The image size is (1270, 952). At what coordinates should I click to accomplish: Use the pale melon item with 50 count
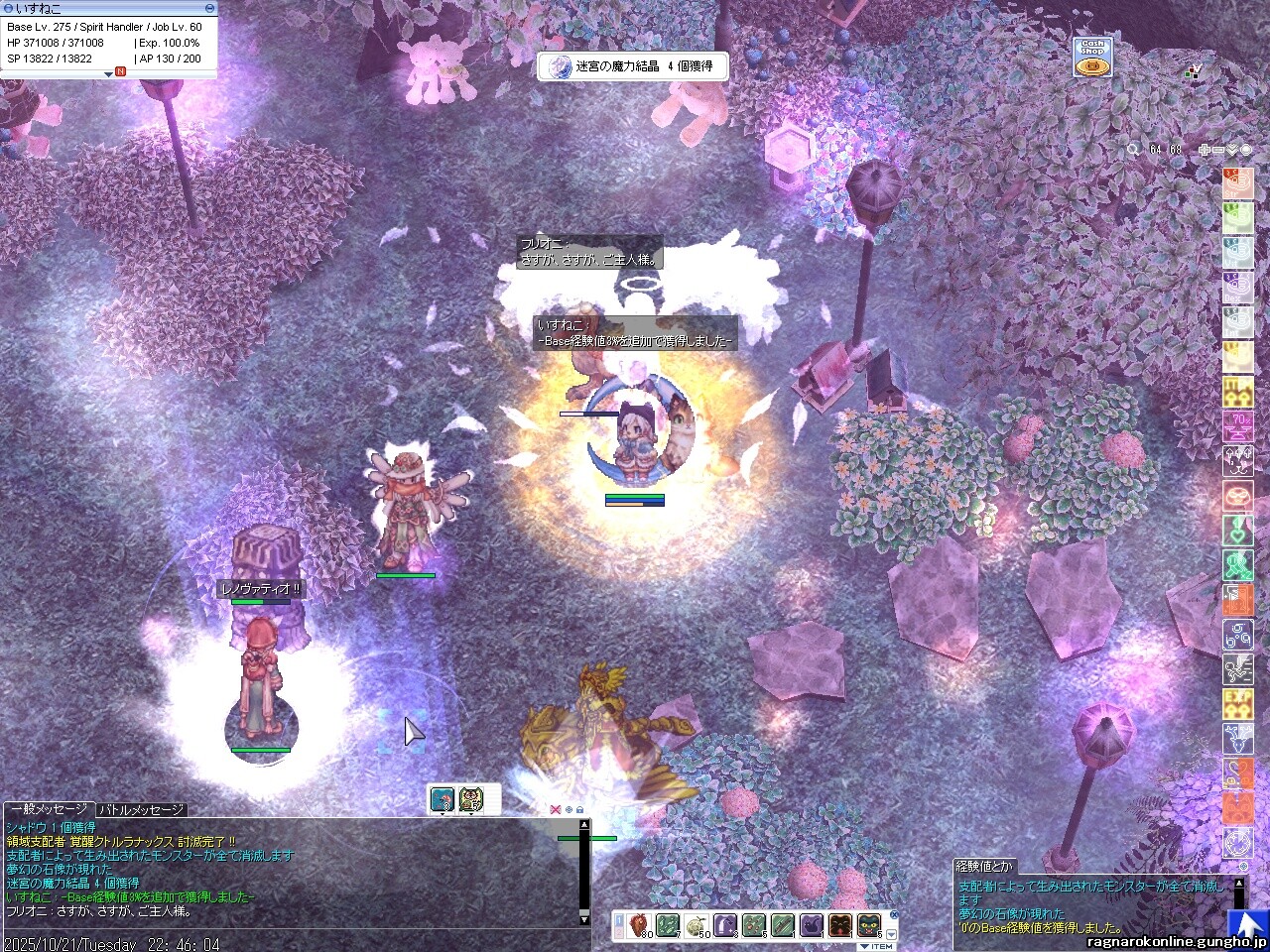click(x=696, y=925)
